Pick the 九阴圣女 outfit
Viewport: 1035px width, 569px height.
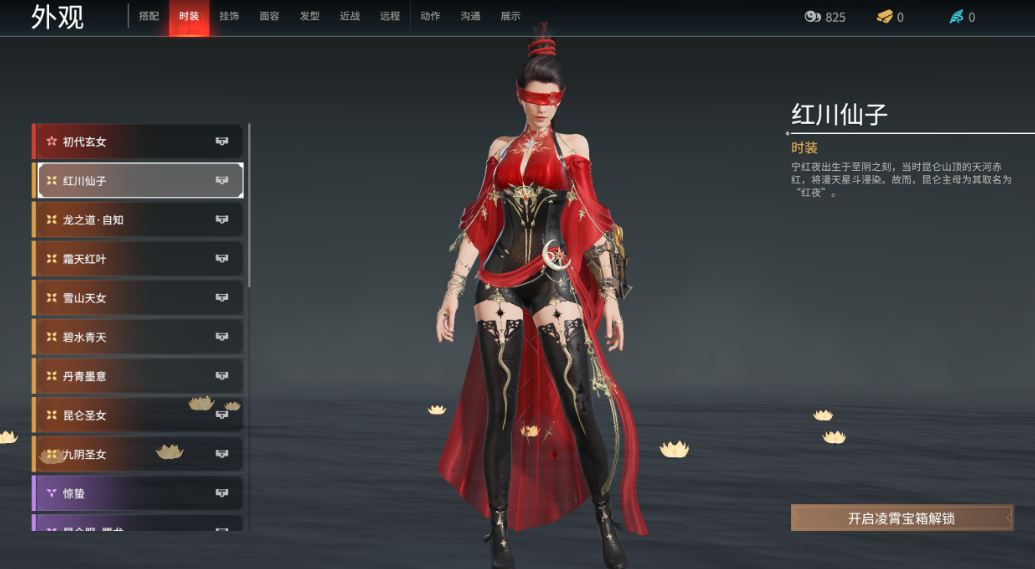point(139,454)
